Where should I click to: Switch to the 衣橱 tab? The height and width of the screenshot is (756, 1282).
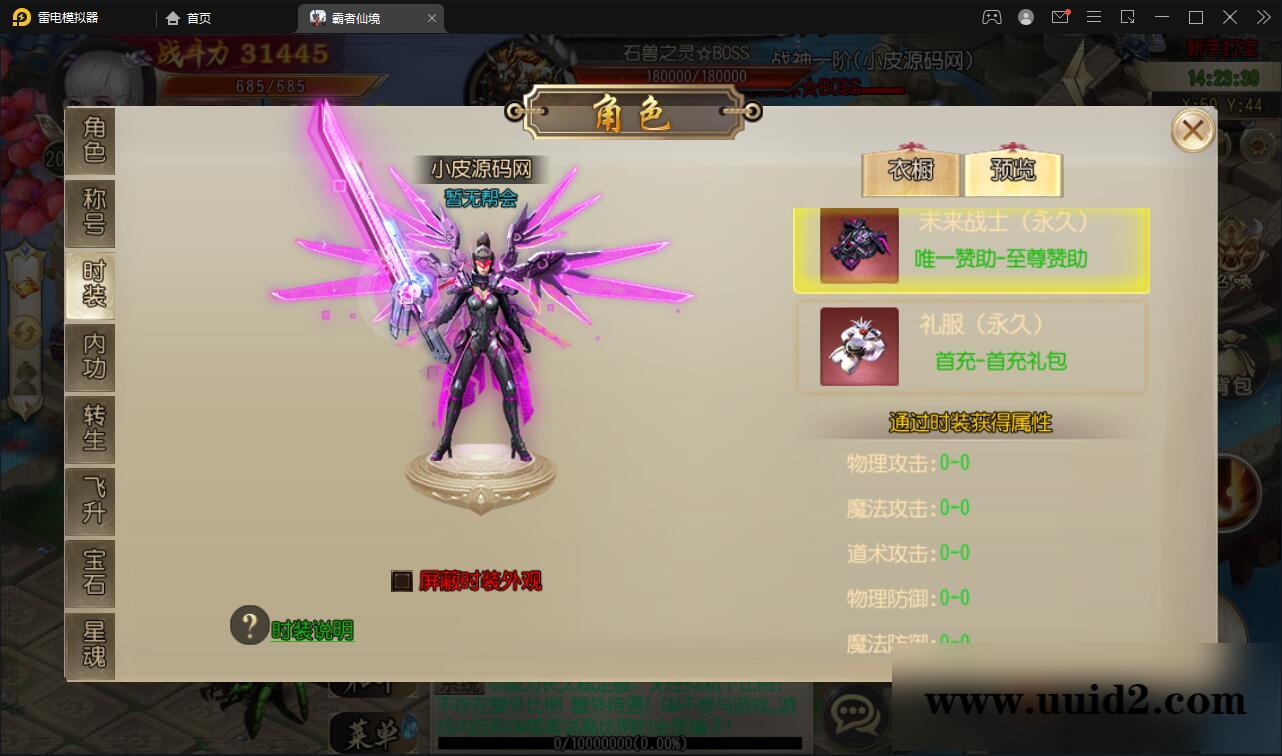[x=912, y=172]
